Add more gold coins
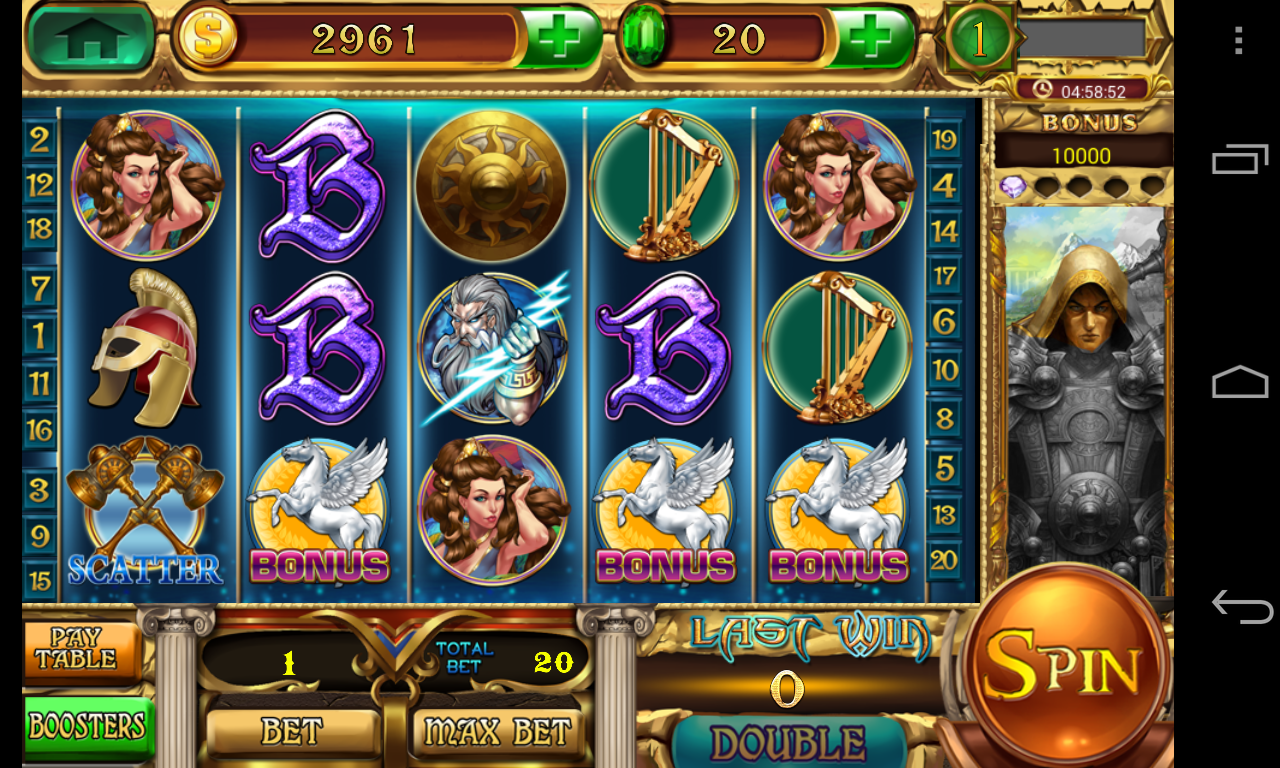The width and height of the screenshot is (1280, 768). point(559,39)
